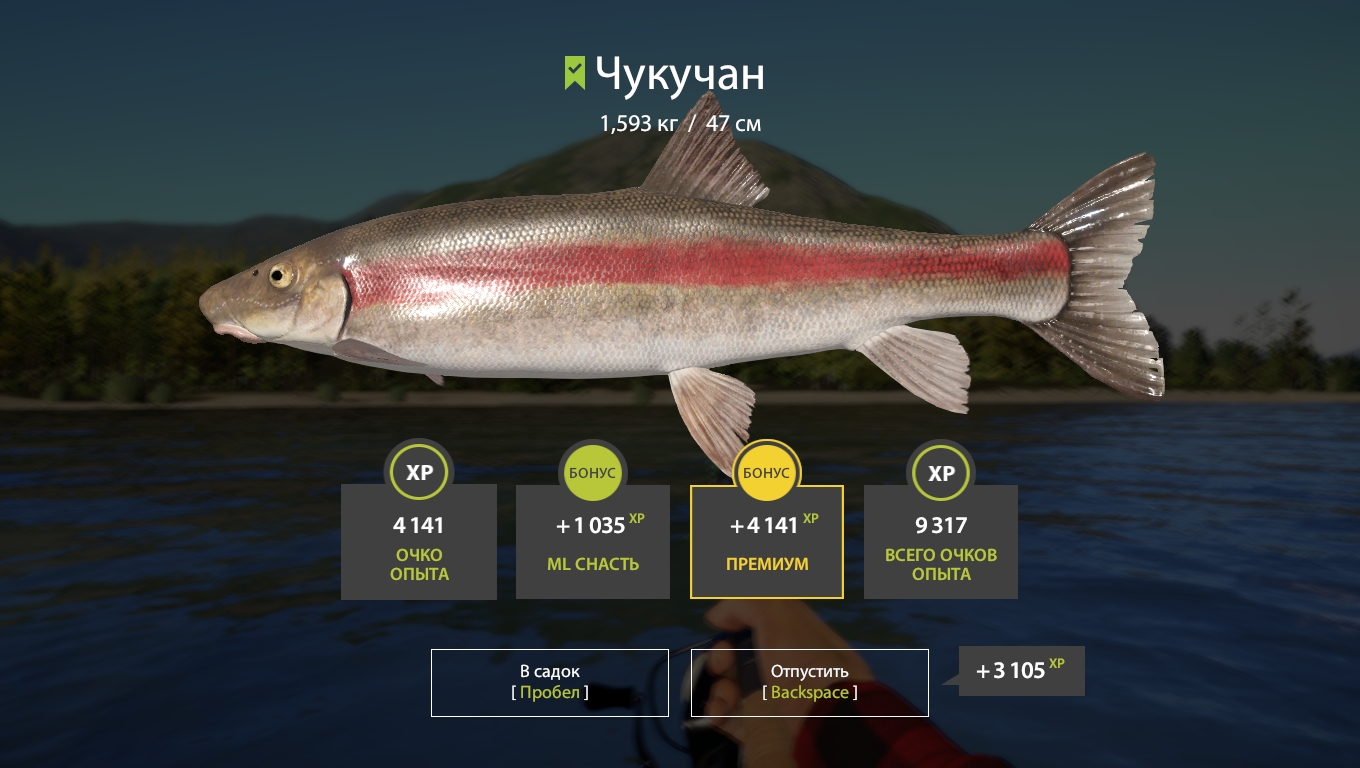Click the XP circle above ОЧКО ОПЫТА
Screen dimensions: 1360x768
pyautogui.click(x=419, y=472)
